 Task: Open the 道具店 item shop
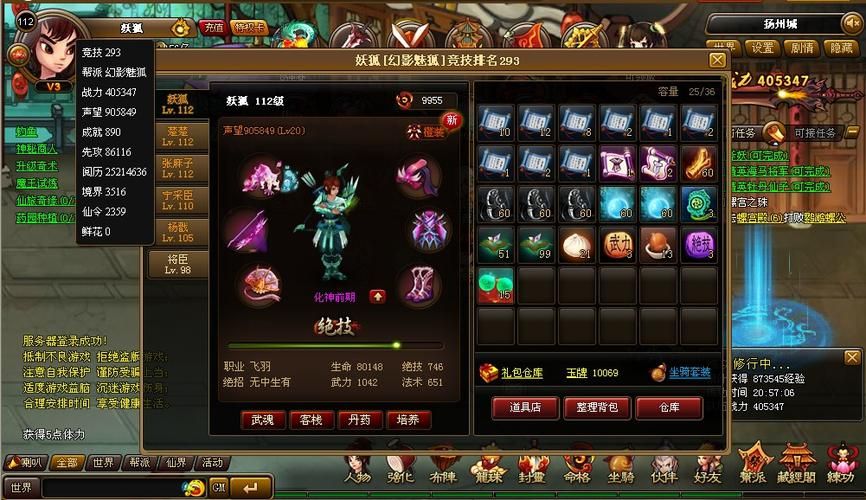click(x=522, y=407)
